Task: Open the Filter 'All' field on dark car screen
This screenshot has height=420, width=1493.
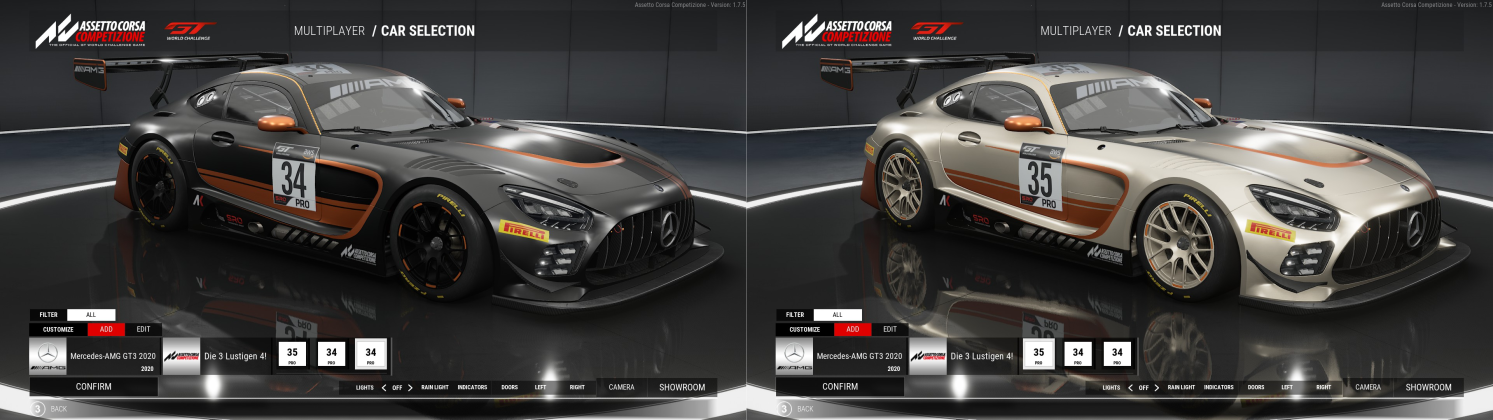Action: (x=91, y=314)
